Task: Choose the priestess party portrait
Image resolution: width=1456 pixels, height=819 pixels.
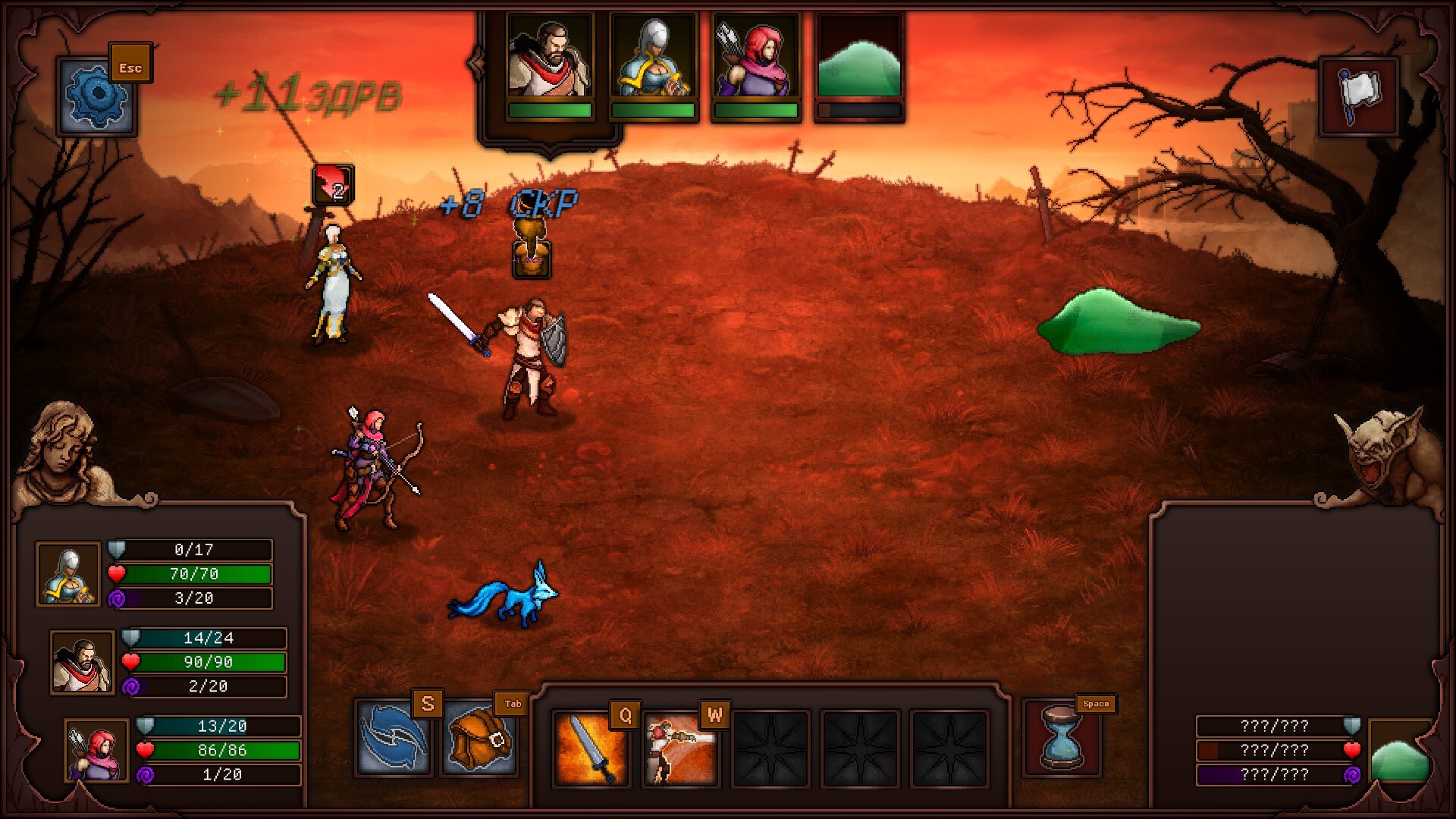Action: click(68, 574)
